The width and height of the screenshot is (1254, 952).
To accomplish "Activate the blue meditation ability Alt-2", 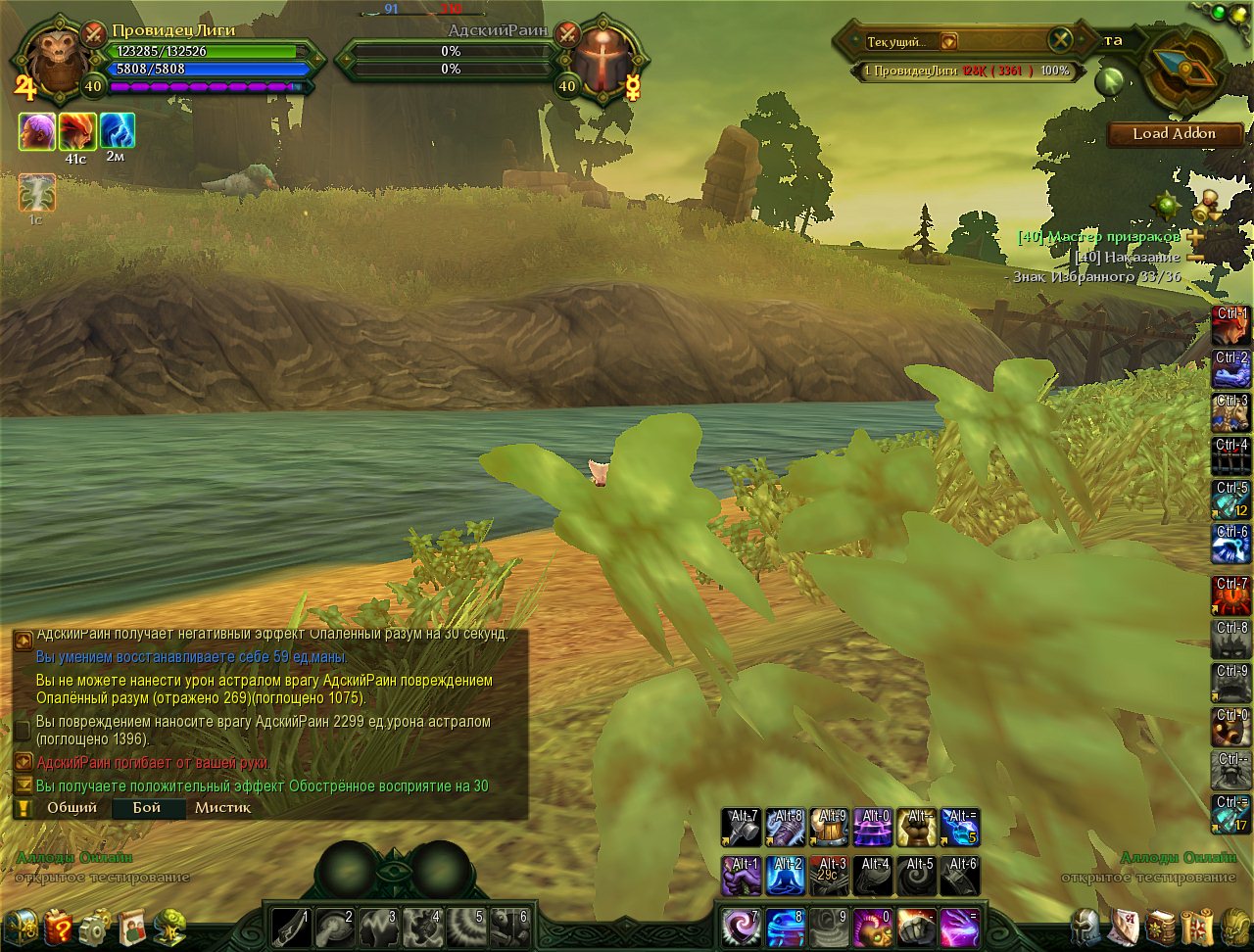I will click(786, 875).
